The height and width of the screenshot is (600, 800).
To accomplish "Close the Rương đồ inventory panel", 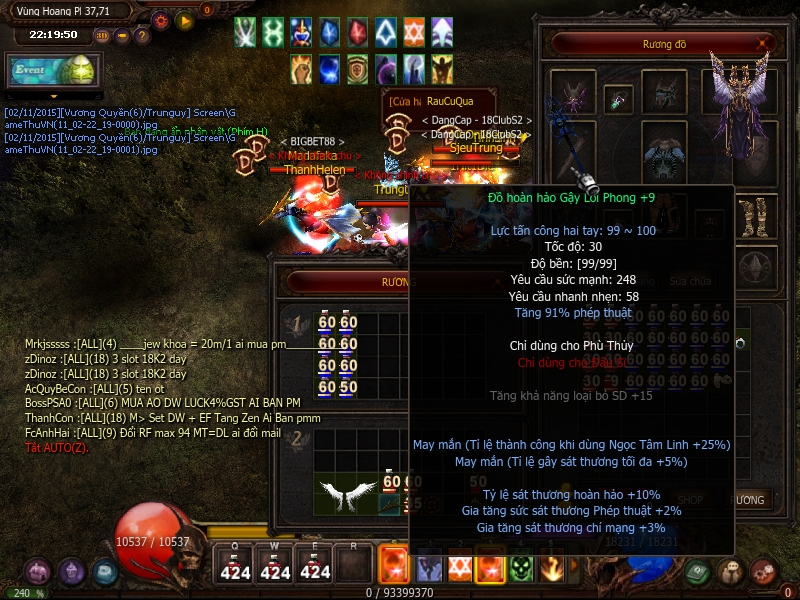I will [x=765, y=44].
